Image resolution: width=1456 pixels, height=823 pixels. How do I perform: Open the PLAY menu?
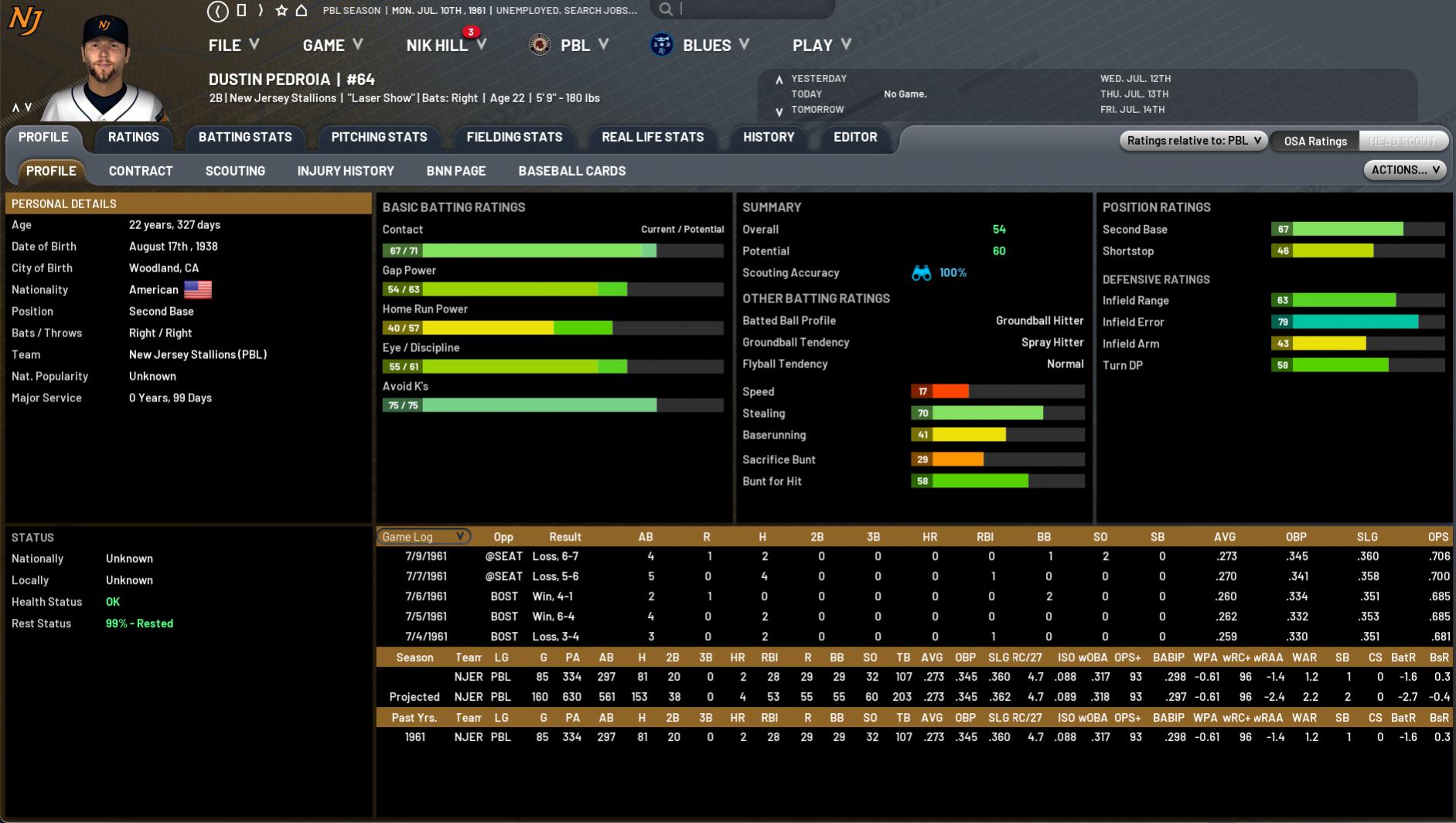click(821, 45)
